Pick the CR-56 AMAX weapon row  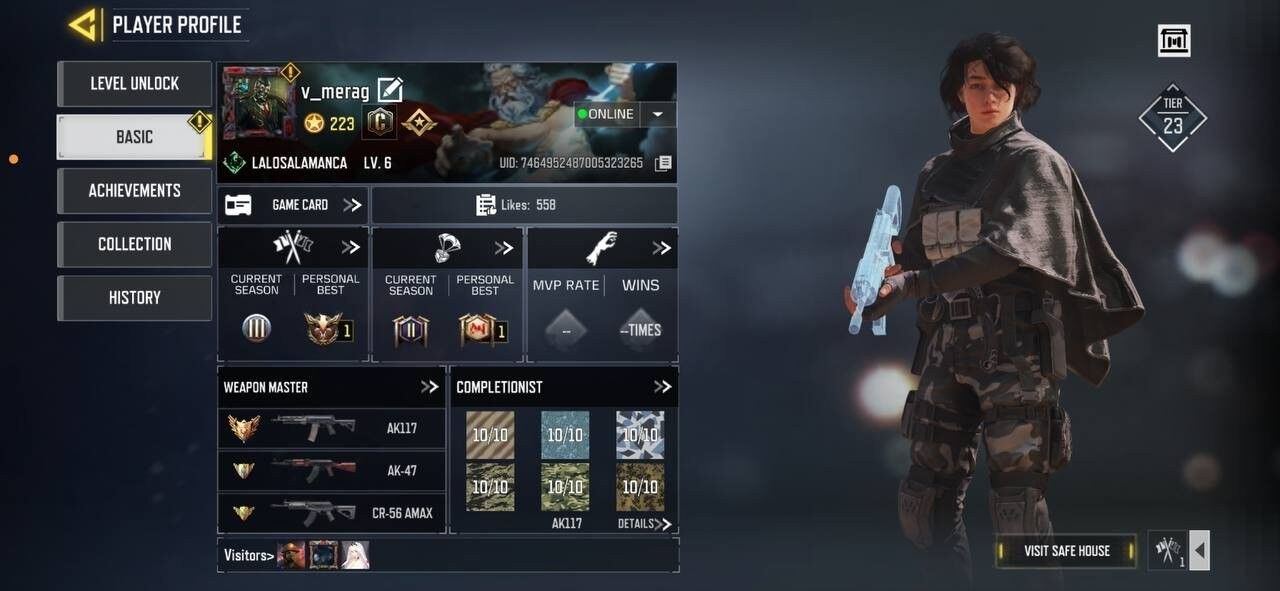click(331, 512)
